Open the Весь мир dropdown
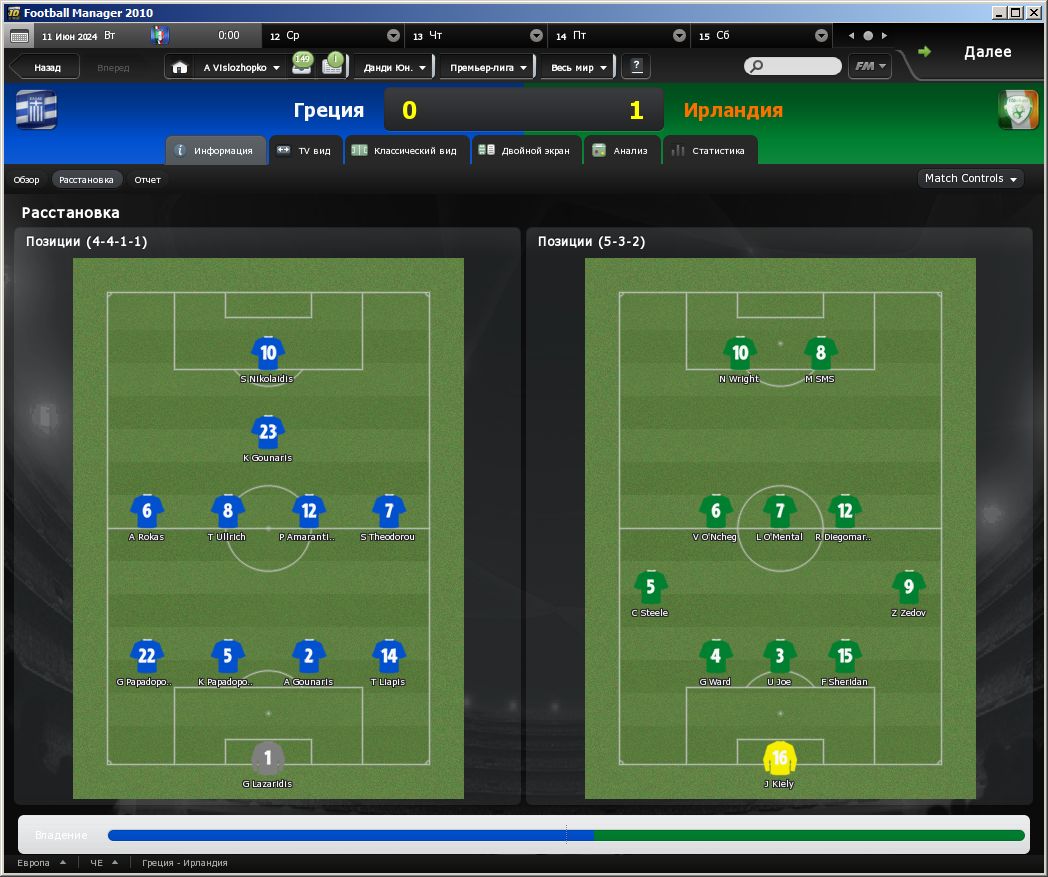The width and height of the screenshot is (1048, 877). pos(579,68)
